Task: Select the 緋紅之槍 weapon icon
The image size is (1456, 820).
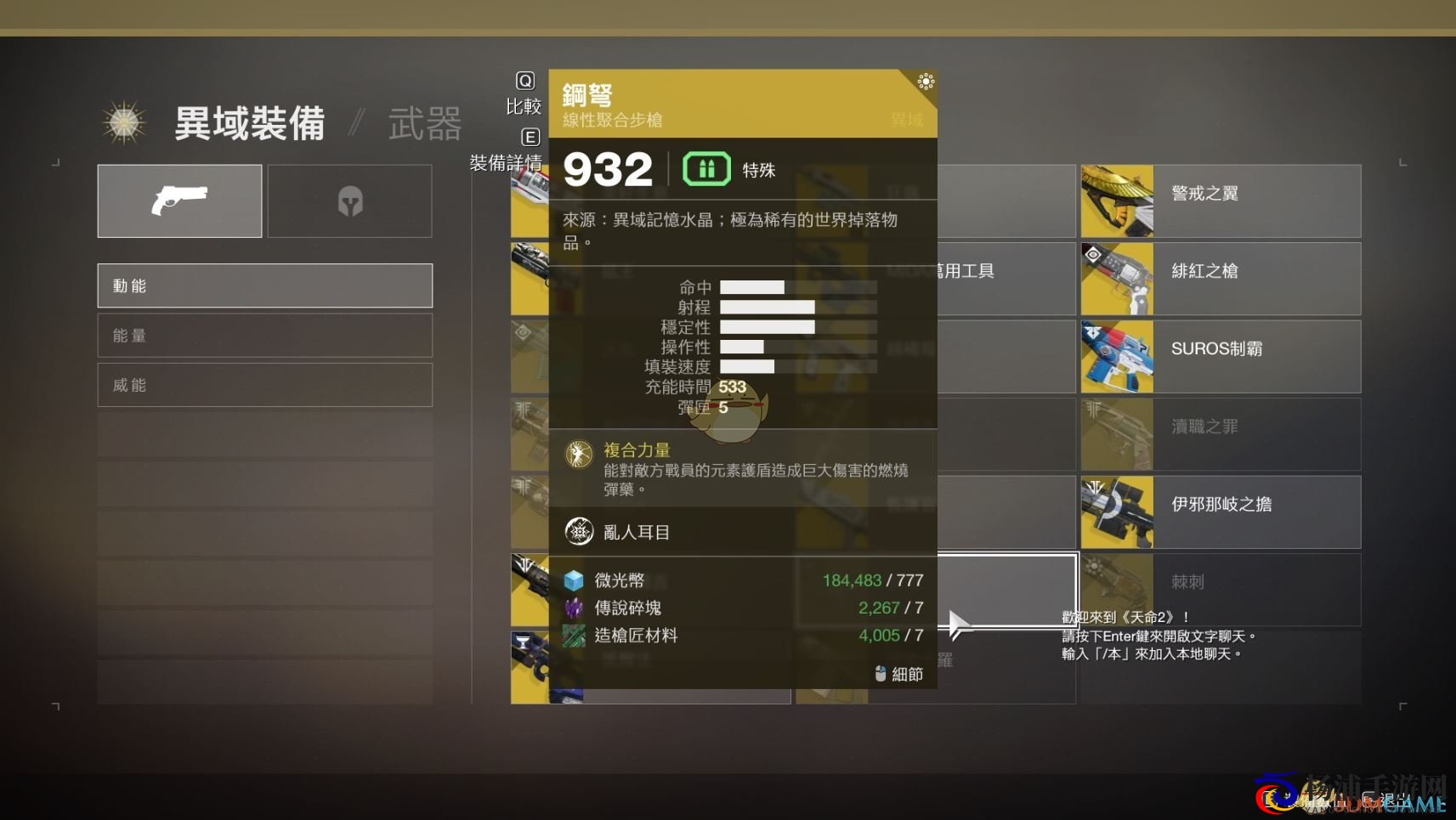Action: tap(1116, 279)
